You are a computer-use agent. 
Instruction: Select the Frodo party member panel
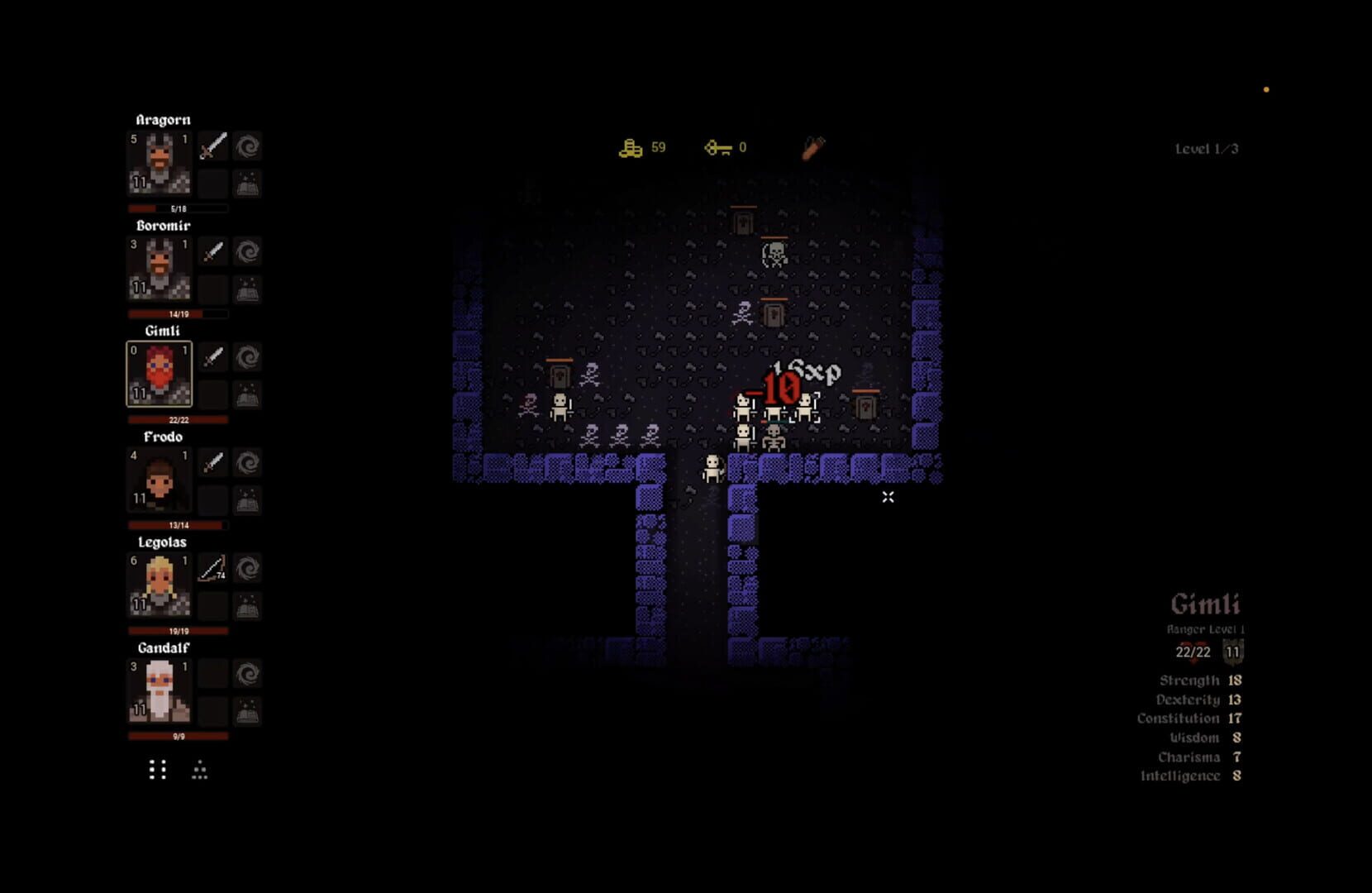click(x=160, y=480)
